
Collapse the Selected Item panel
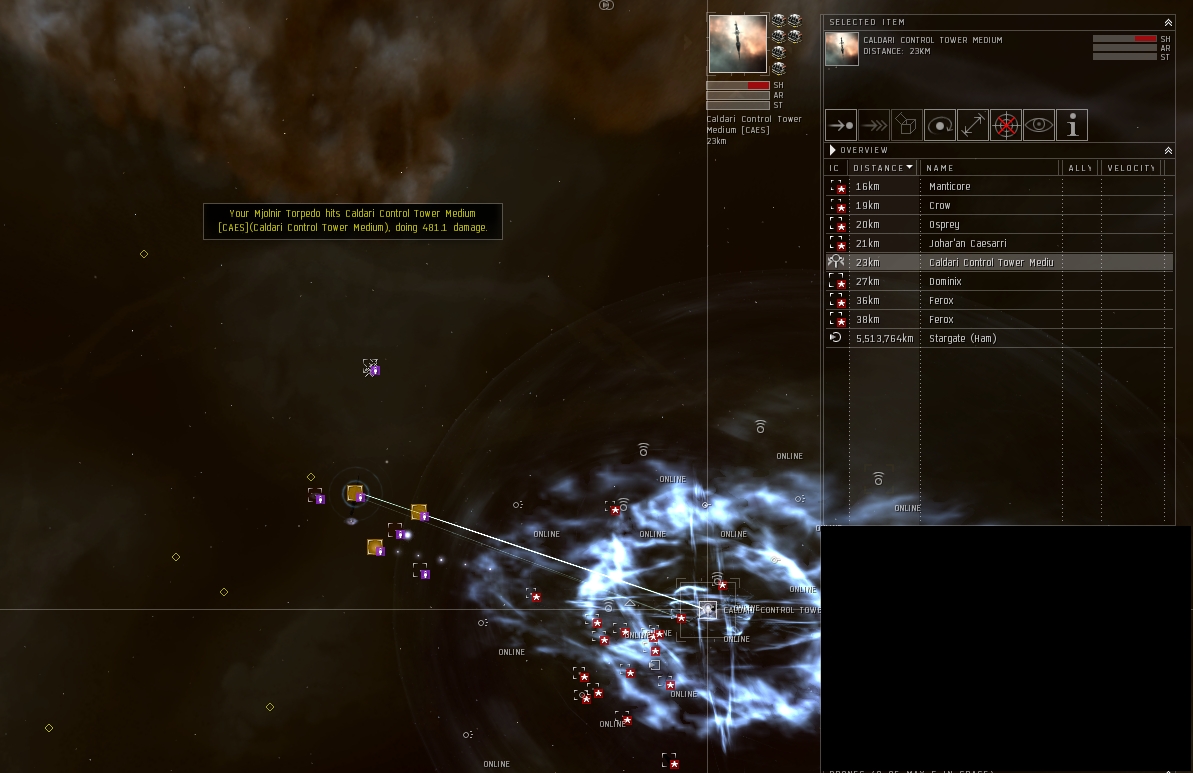[x=1168, y=22]
